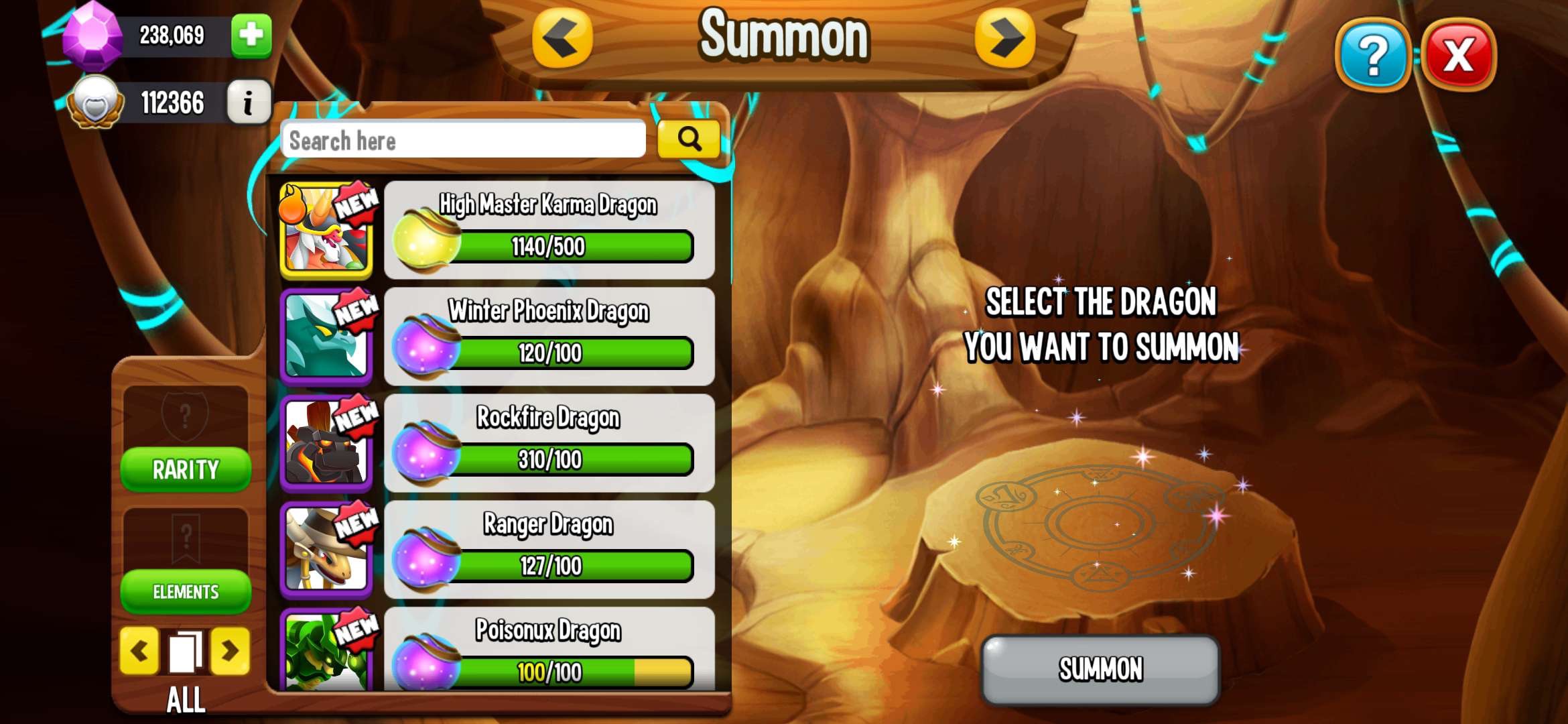
Task: Open the blue question mark help
Action: (x=1372, y=55)
